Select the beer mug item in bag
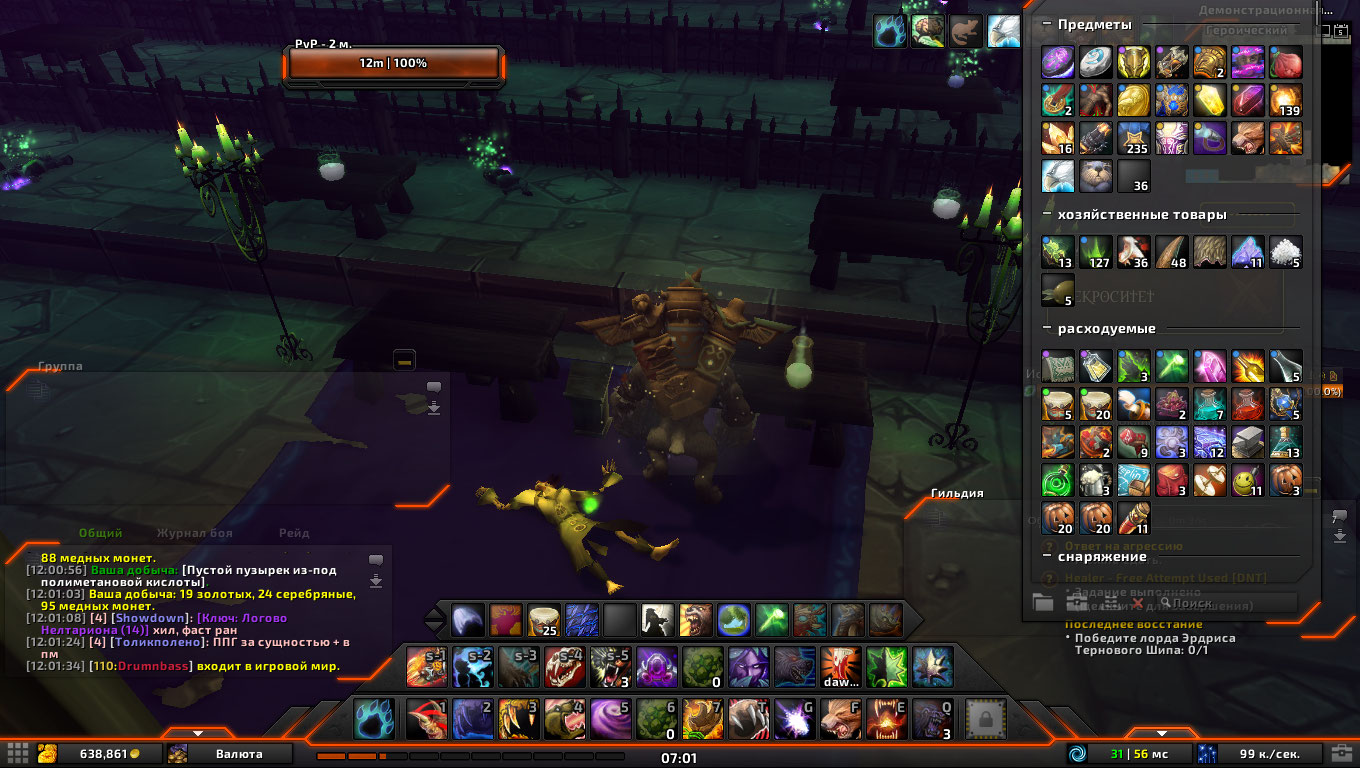 tap(1096, 480)
